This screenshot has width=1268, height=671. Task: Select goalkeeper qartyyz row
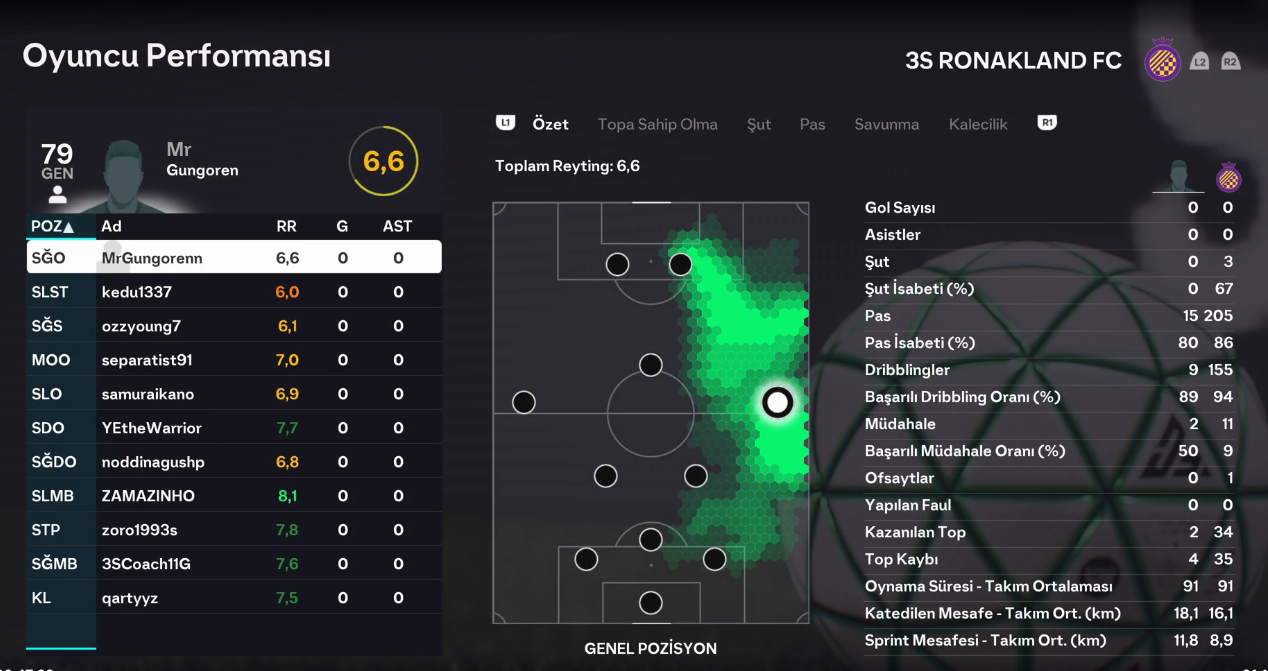click(x=234, y=598)
